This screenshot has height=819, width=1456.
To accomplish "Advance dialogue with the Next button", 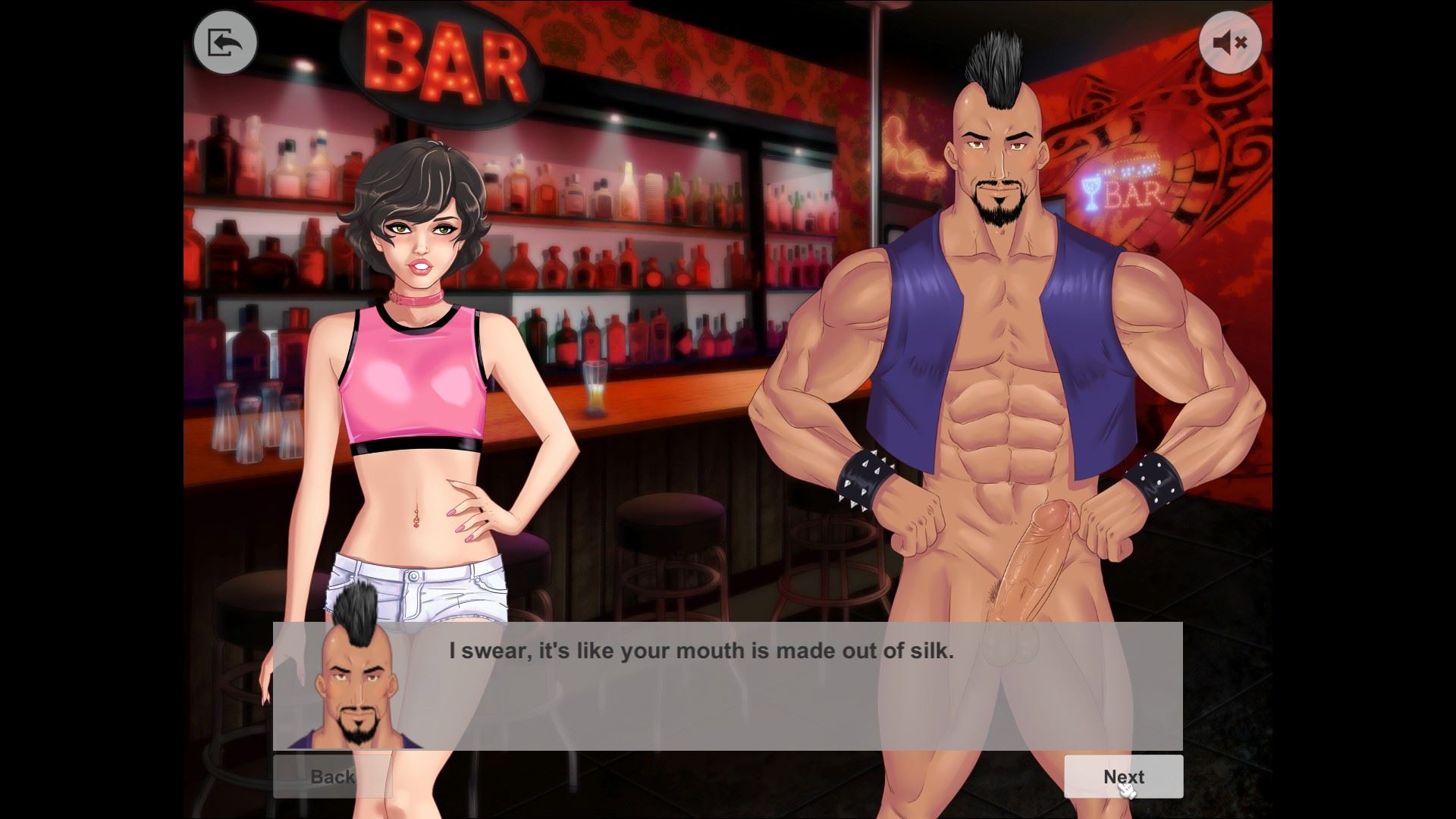I will (1123, 777).
